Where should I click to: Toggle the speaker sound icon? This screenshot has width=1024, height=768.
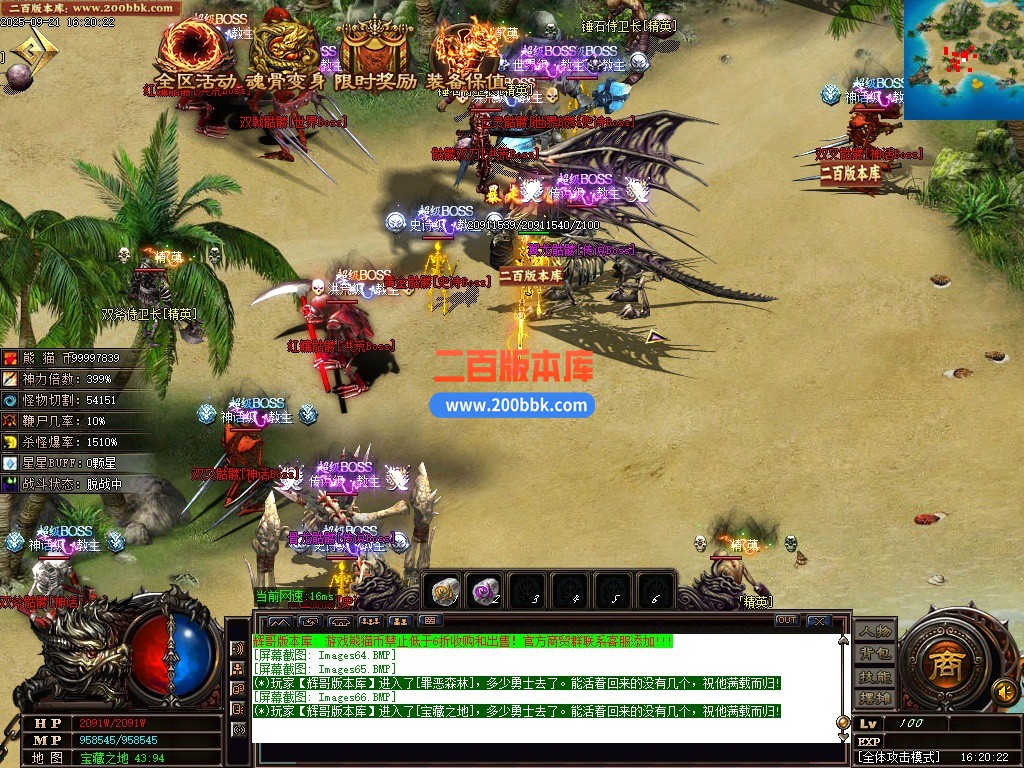tap(1003, 690)
